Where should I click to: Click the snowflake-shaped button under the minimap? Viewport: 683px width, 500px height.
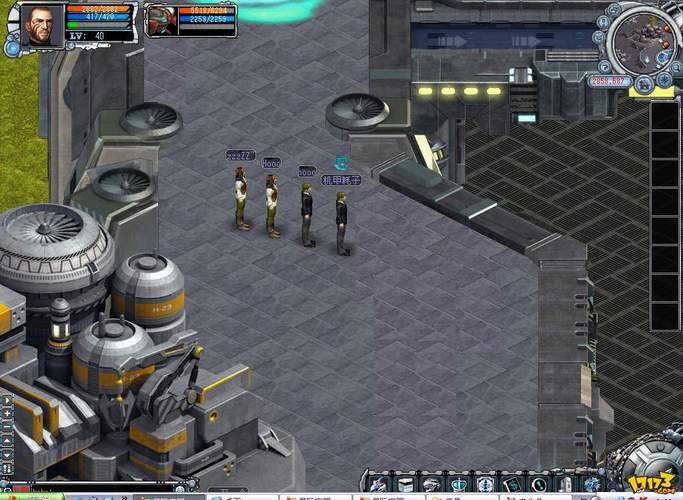(x=664, y=81)
